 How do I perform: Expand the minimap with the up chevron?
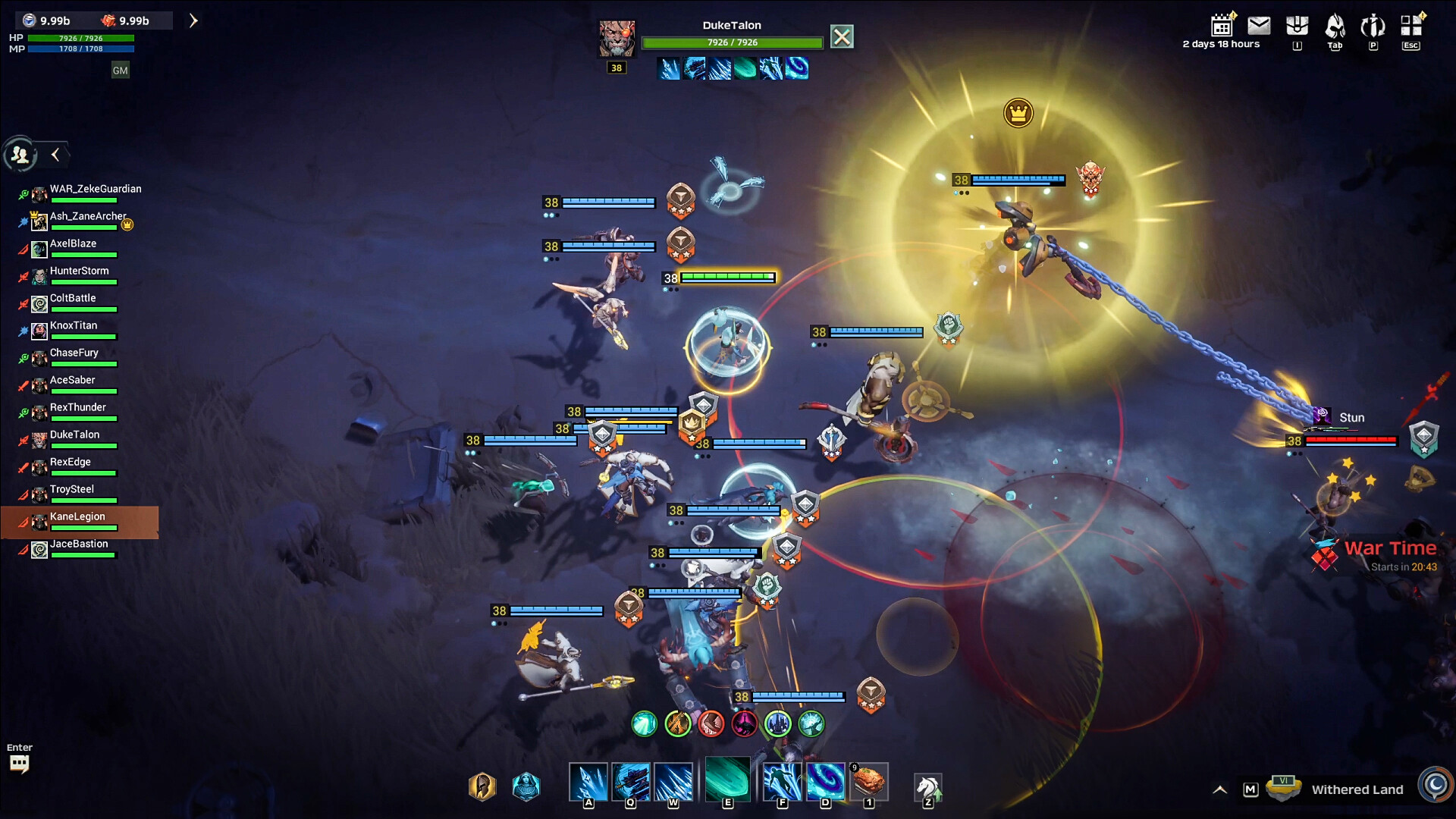[x=1220, y=788]
